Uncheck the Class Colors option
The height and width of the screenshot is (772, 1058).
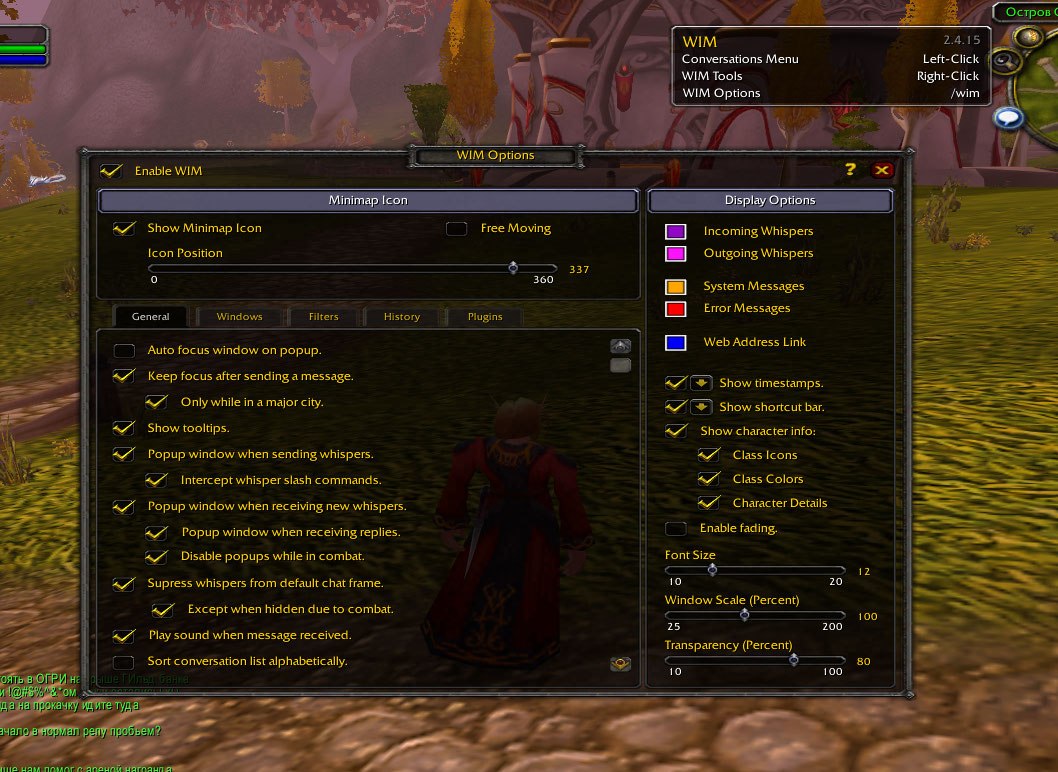click(709, 479)
